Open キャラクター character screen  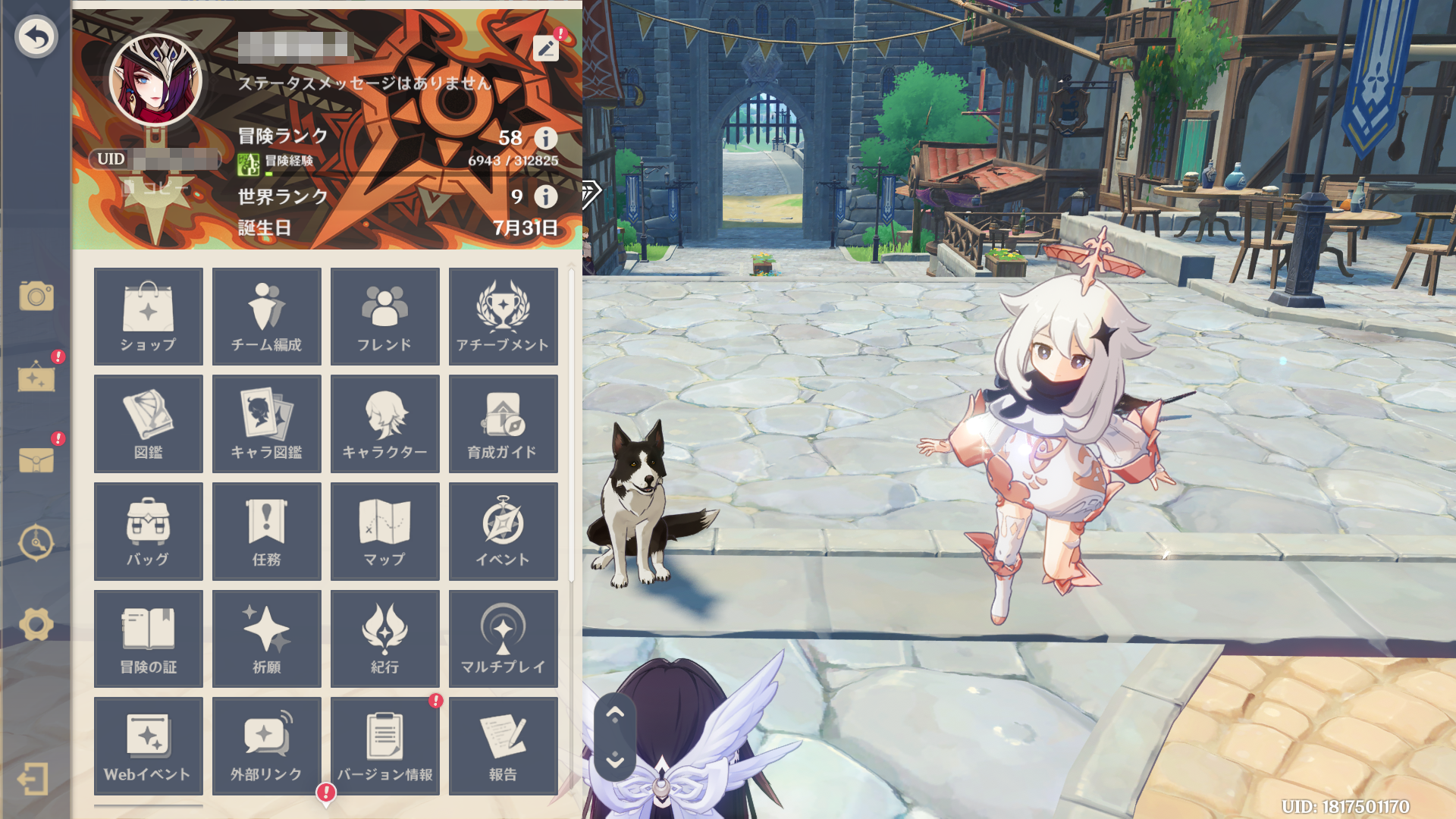385,424
